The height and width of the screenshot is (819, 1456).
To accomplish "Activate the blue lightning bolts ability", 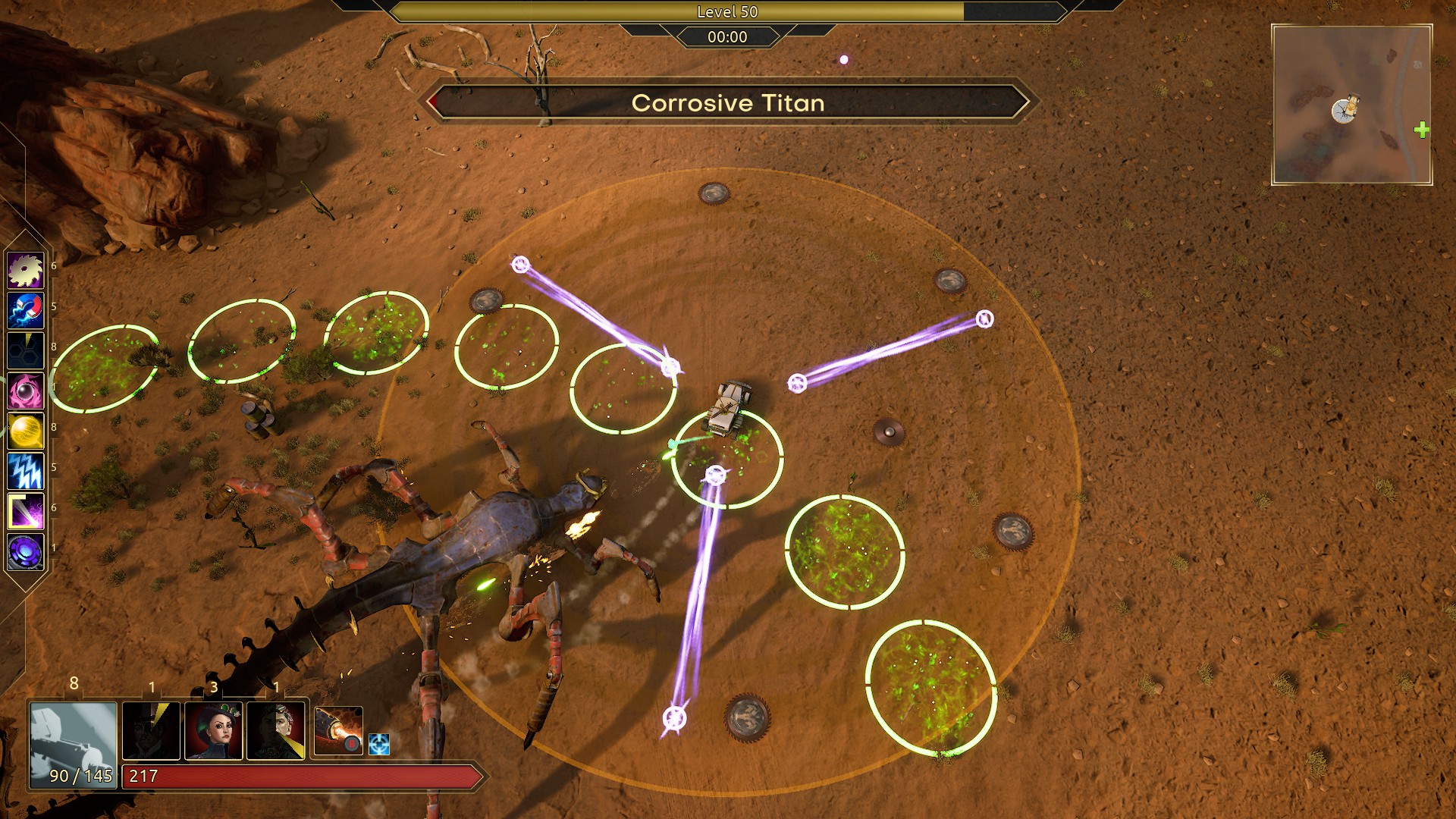I will pos(25,472).
